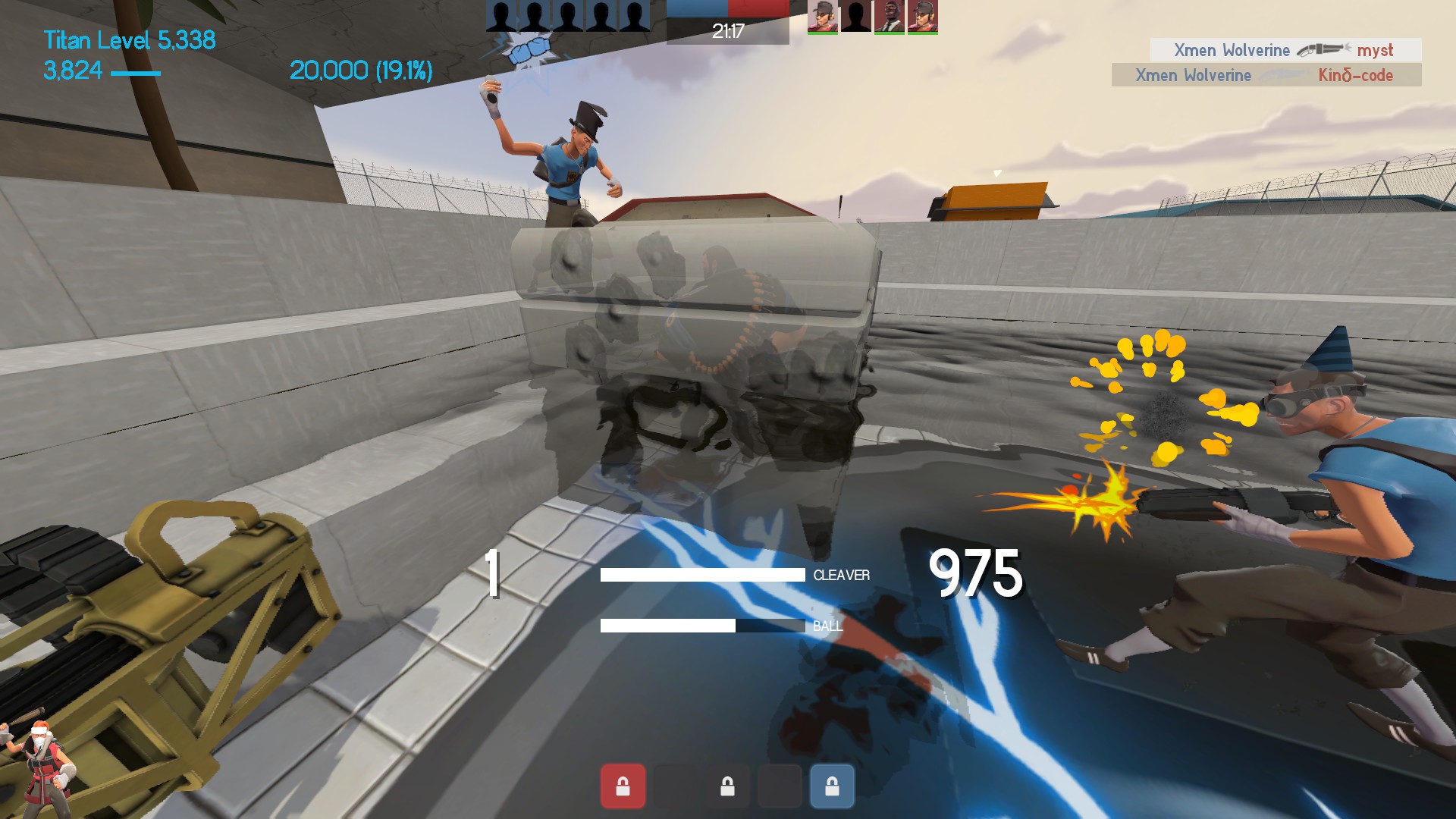Screen dimensions: 1456x819
Task: Select the red team's blacked-out silhouette portrait
Action: 855,16
